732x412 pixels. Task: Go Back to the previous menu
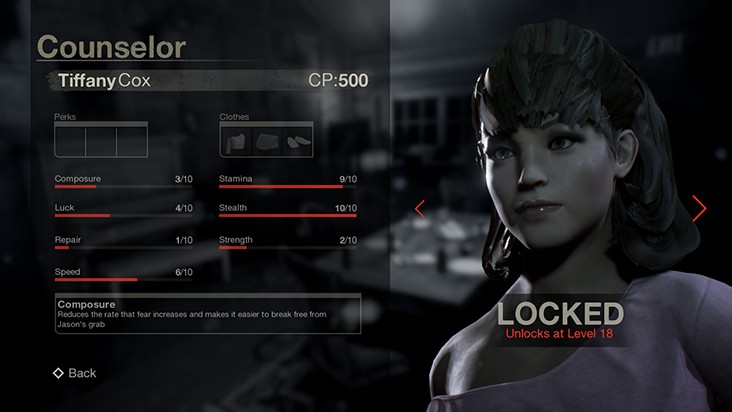tap(75, 373)
